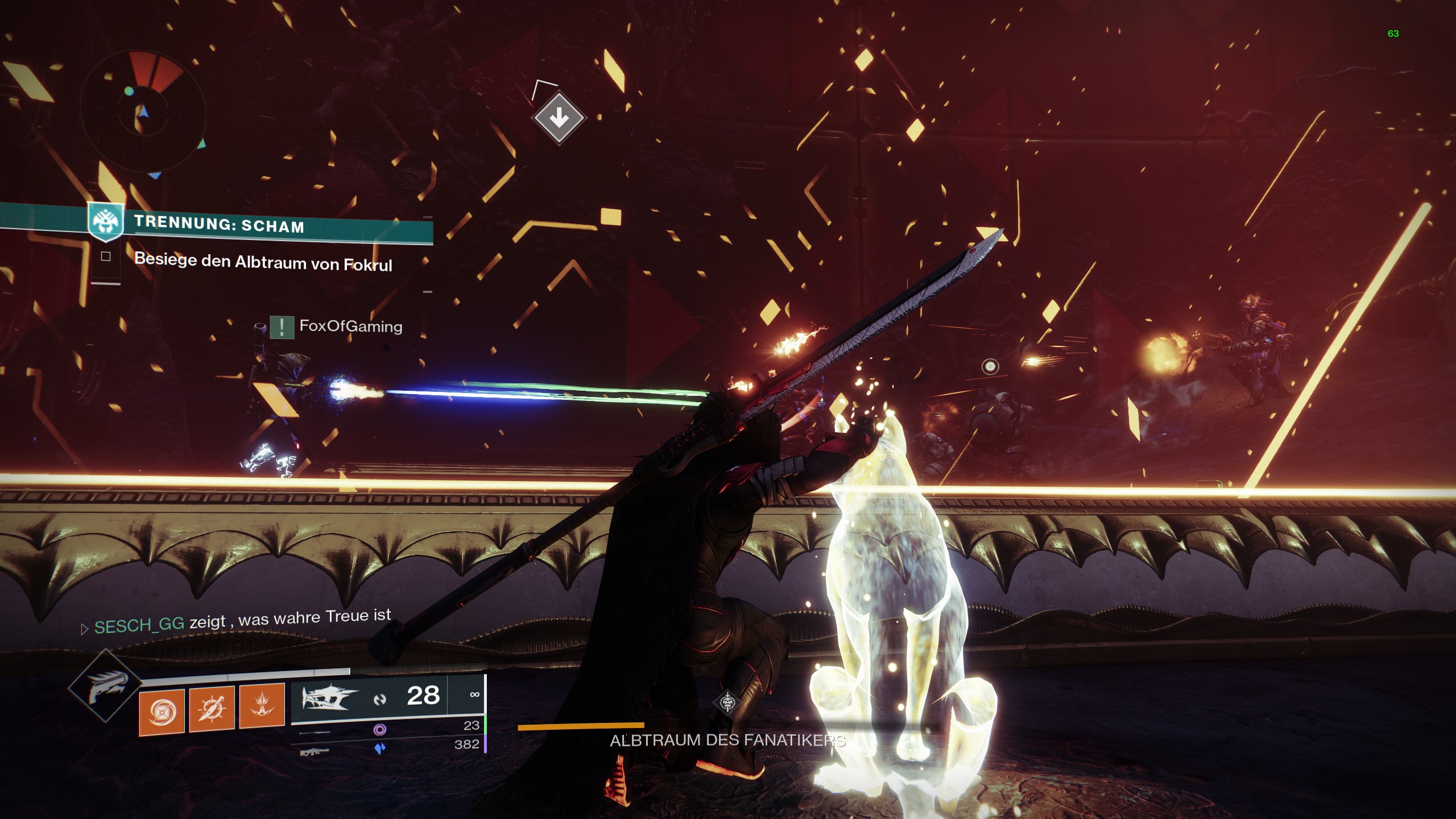Click the skull icon above the boss bar

coord(727,702)
